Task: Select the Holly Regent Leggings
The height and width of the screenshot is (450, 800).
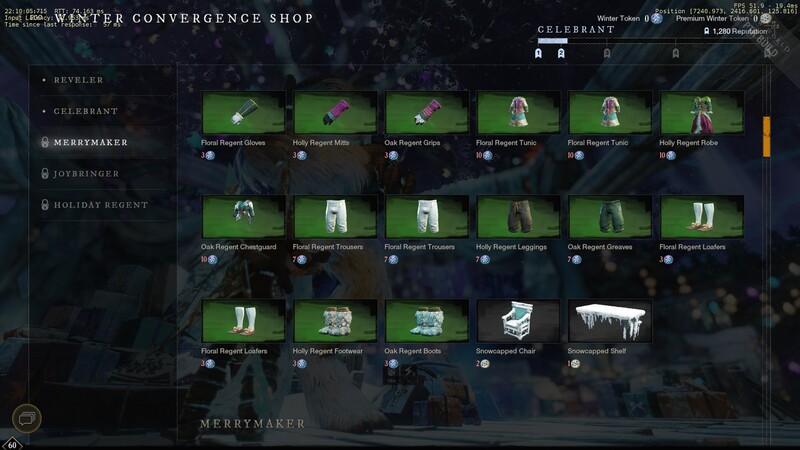Action: [x=519, y=217]
